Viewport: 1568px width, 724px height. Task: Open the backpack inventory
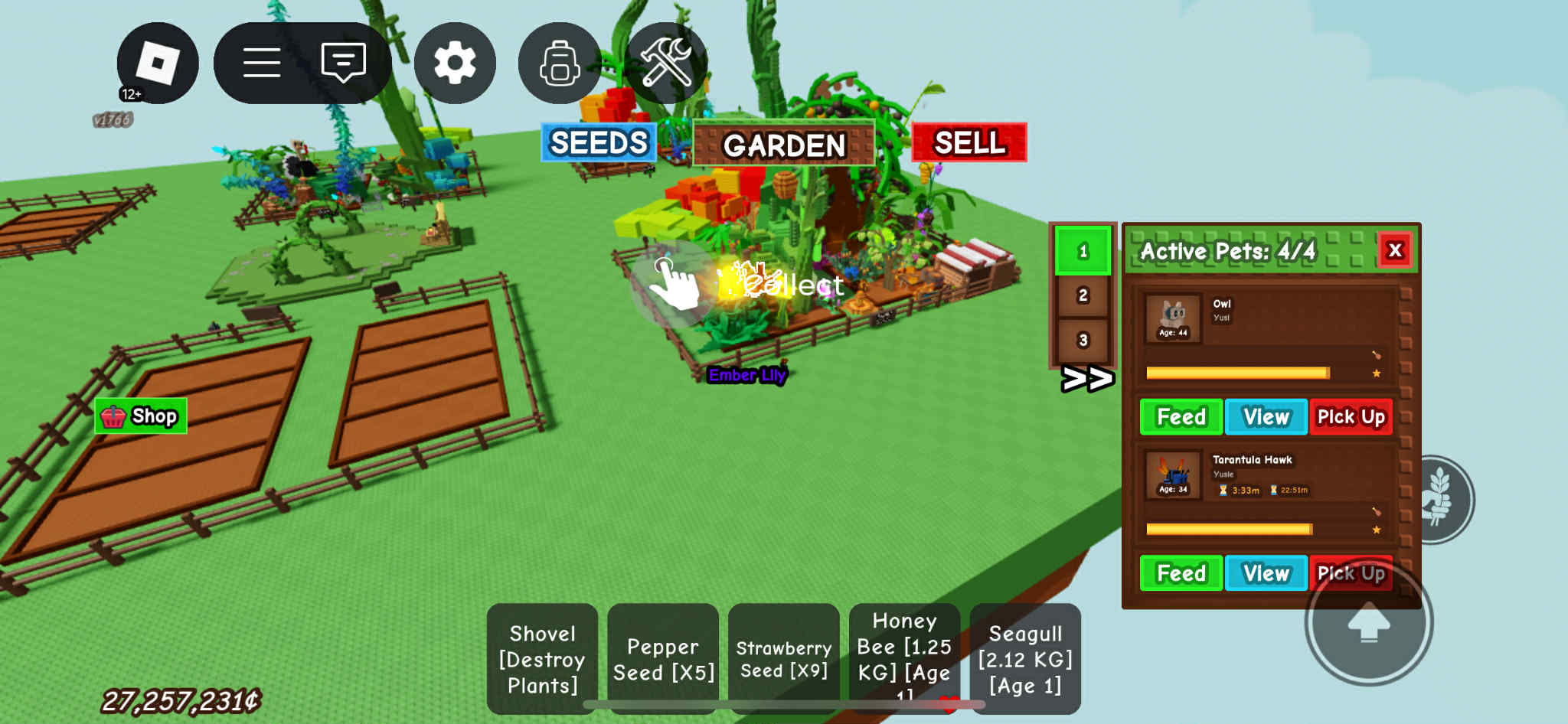tap(560, 63)
